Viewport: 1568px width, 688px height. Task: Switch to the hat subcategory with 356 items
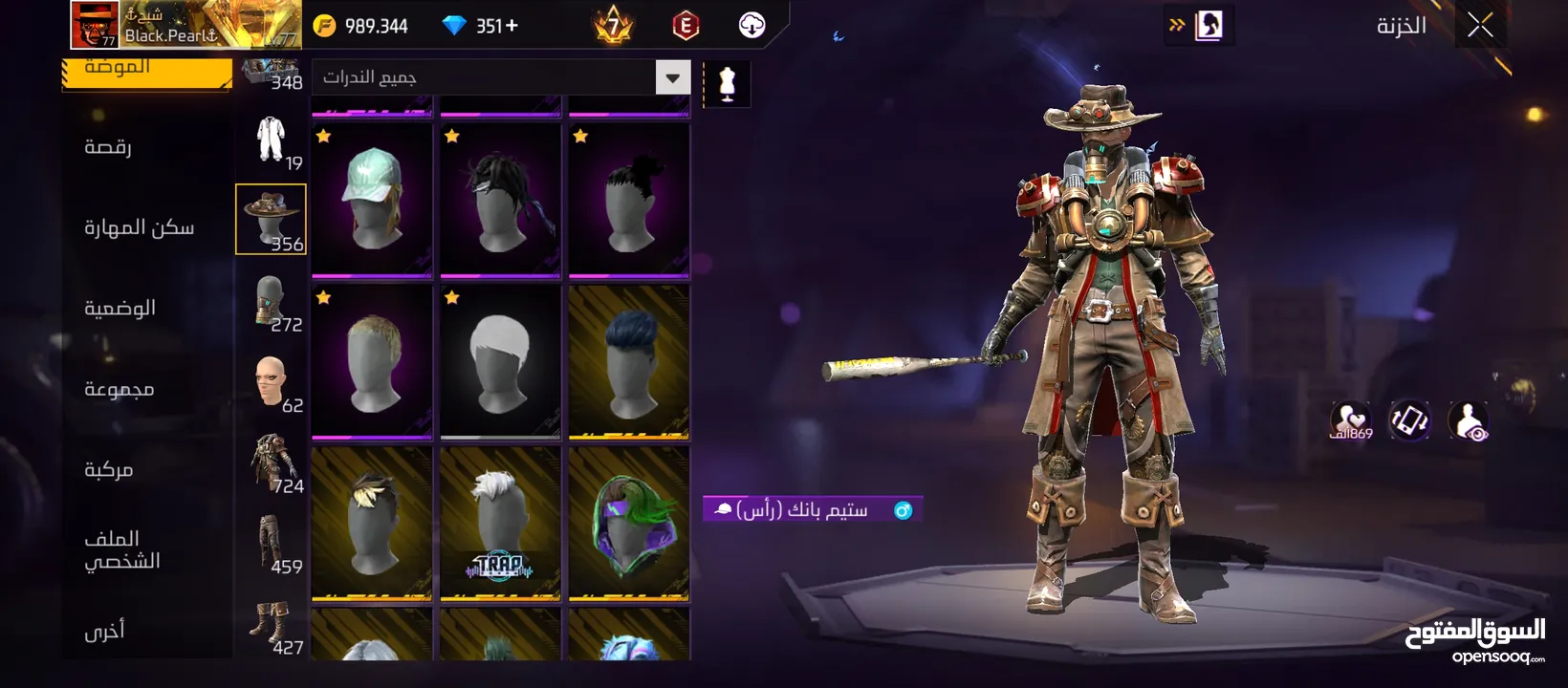tap(271, 220)
